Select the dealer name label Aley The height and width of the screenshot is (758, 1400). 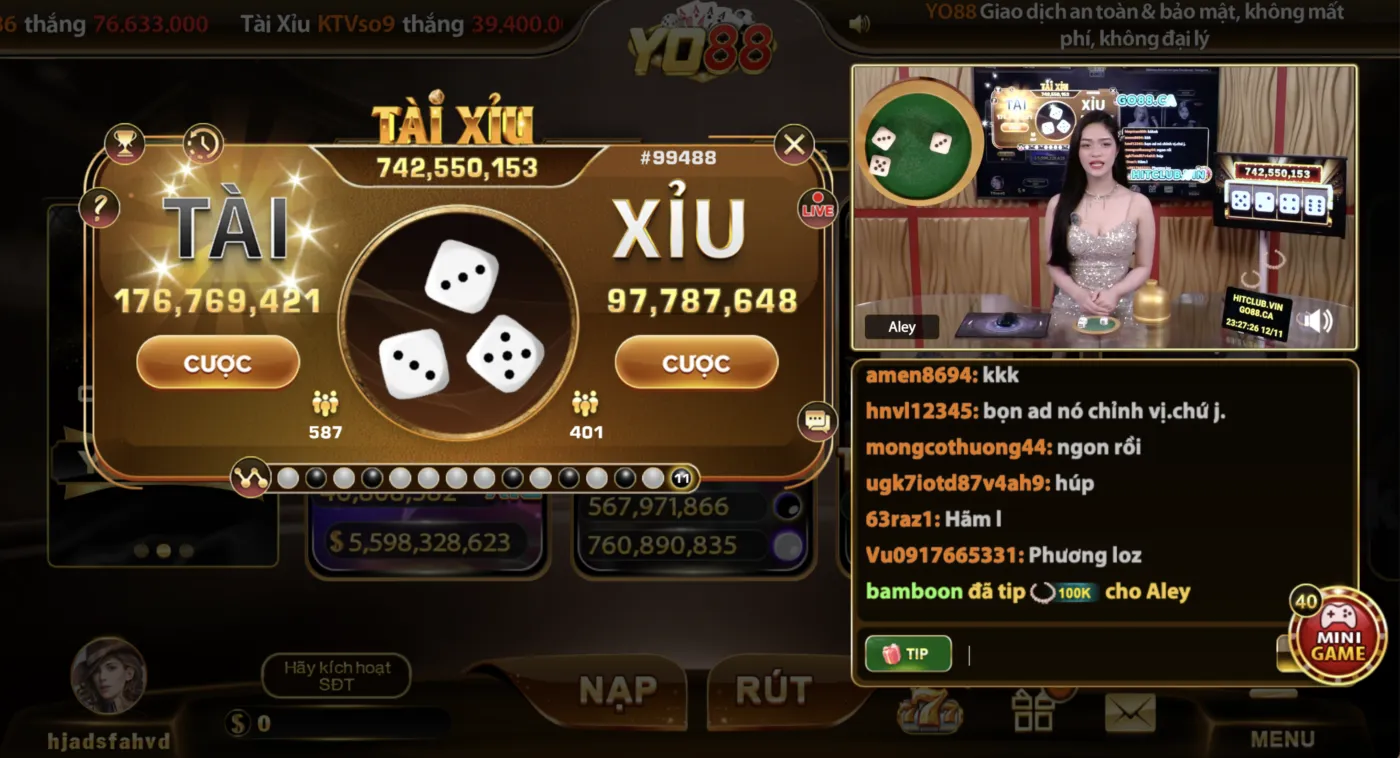tap(901, 326)
